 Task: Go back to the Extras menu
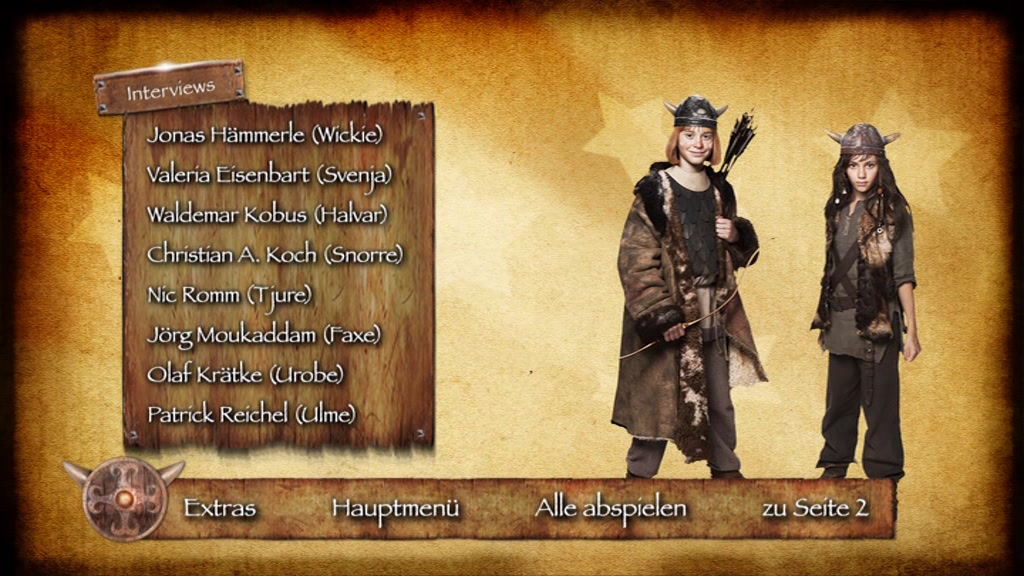[x=220, y=508]
